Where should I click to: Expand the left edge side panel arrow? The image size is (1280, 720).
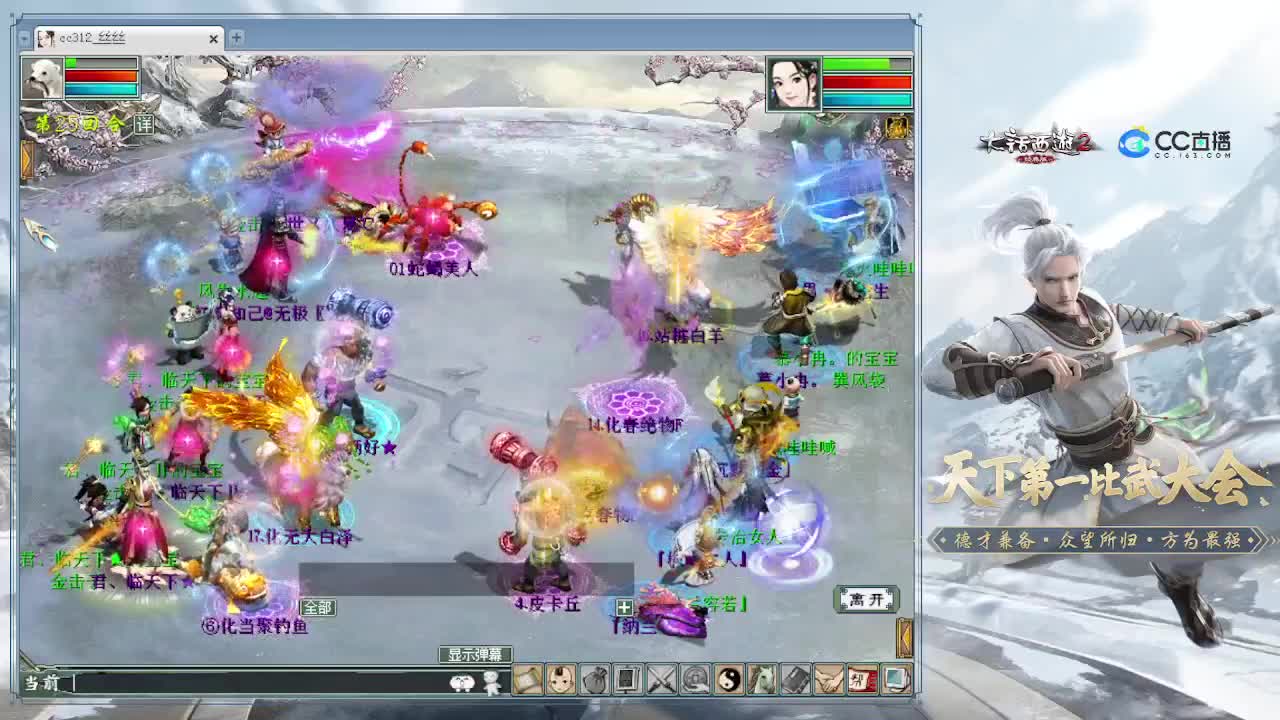[x=26, y=158]
